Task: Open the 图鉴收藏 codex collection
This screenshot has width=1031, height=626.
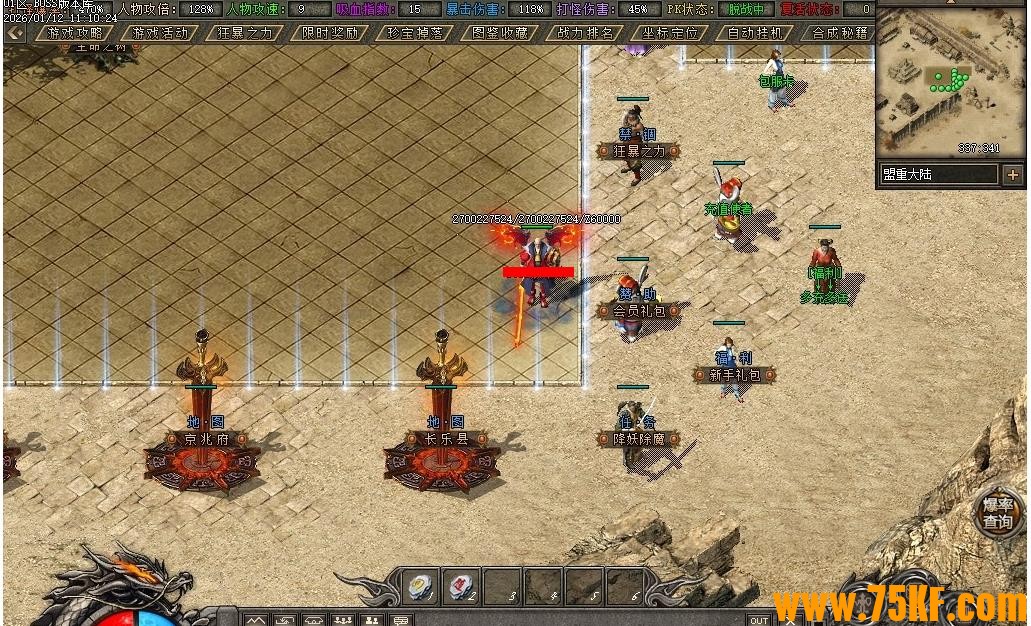Action: click(x=499, y=33)
